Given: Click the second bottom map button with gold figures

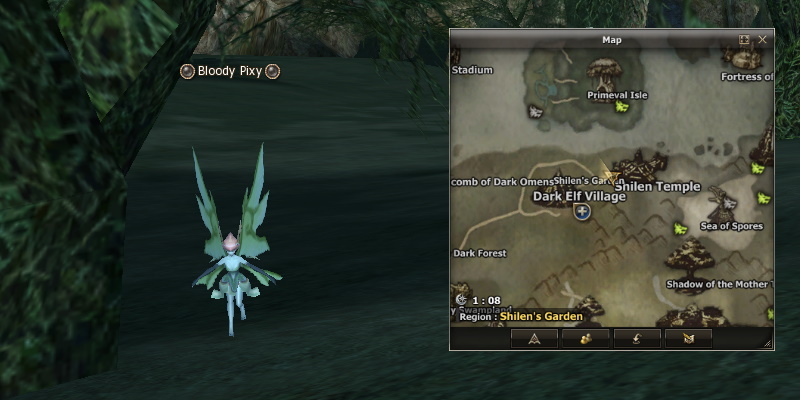Looking at the screenshot, I should tap(586, 338).
